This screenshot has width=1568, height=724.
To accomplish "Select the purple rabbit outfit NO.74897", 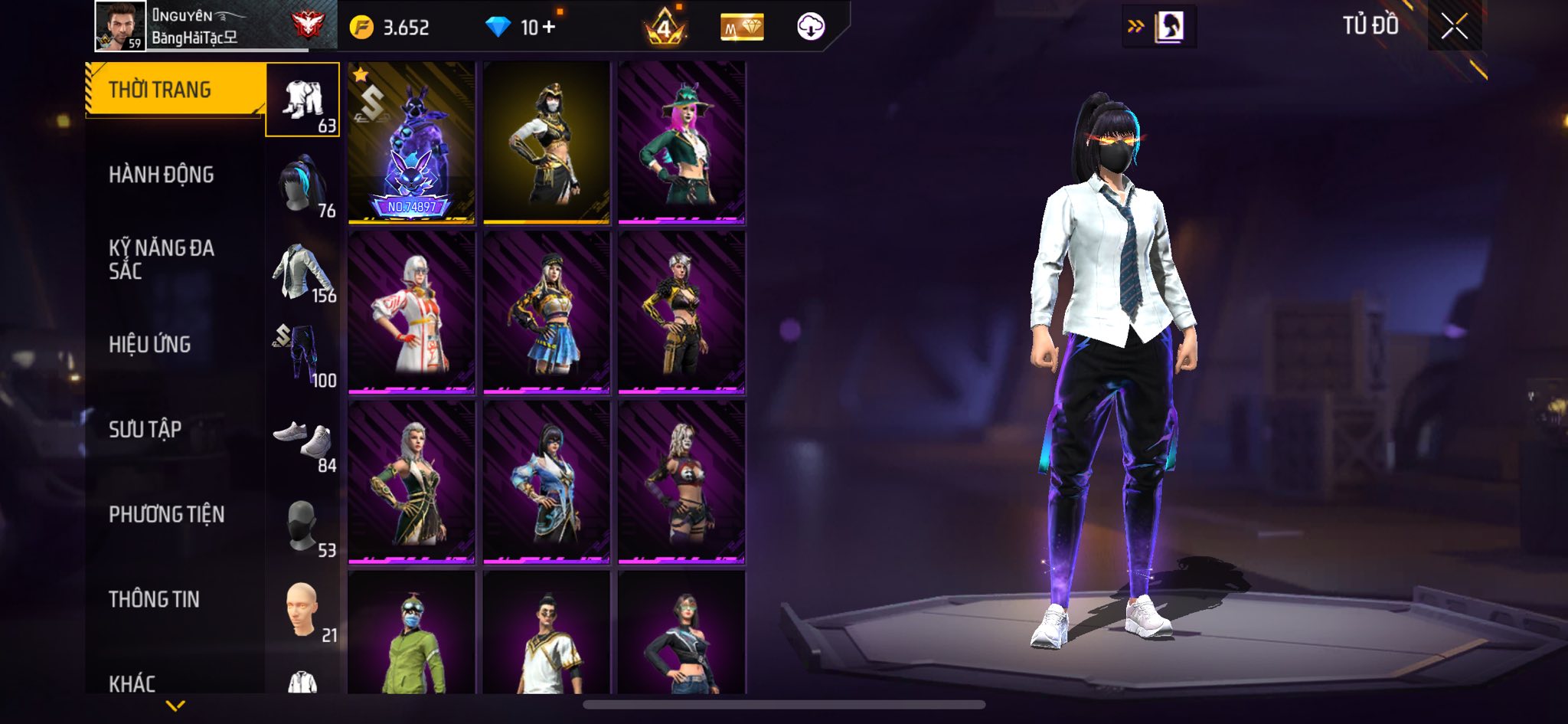I will [x=411, y=143].
